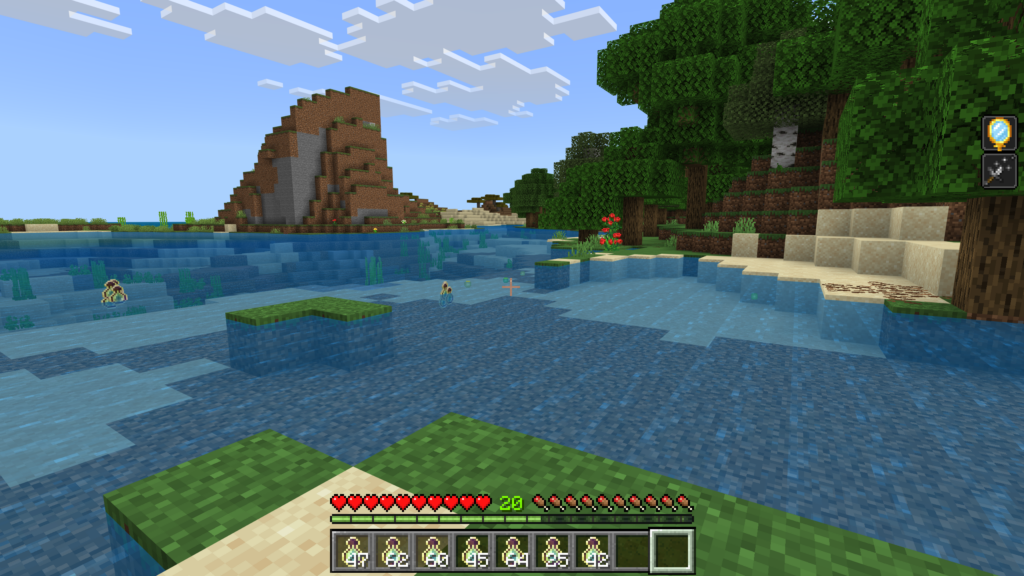Click the sparkling sword status effect icon
The image size is (1024, 576).
(x=999, y=171)
